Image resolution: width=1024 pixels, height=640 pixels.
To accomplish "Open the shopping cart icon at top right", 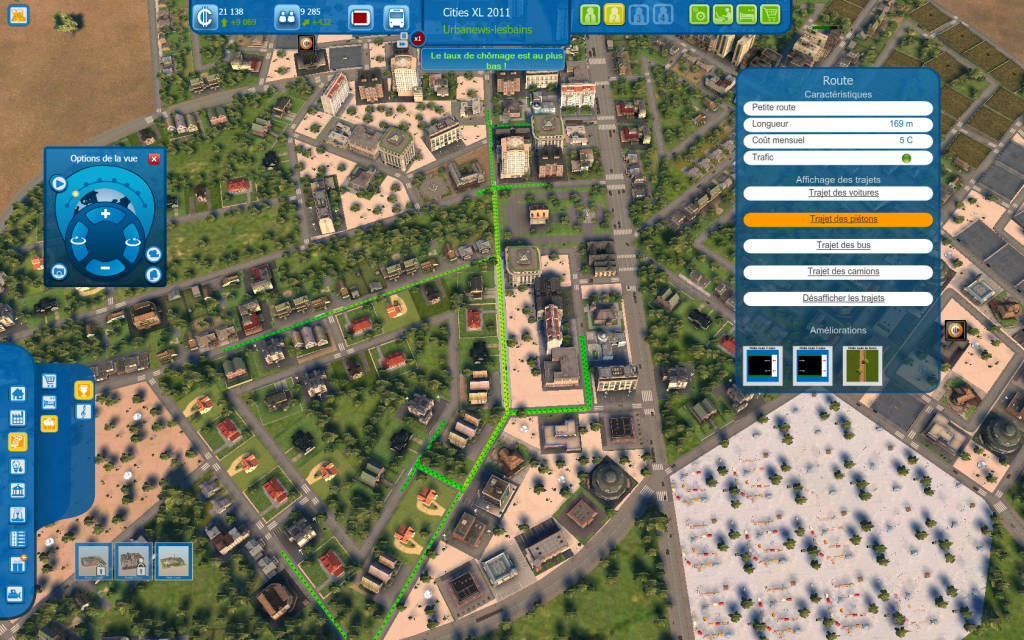I will 769,15.
